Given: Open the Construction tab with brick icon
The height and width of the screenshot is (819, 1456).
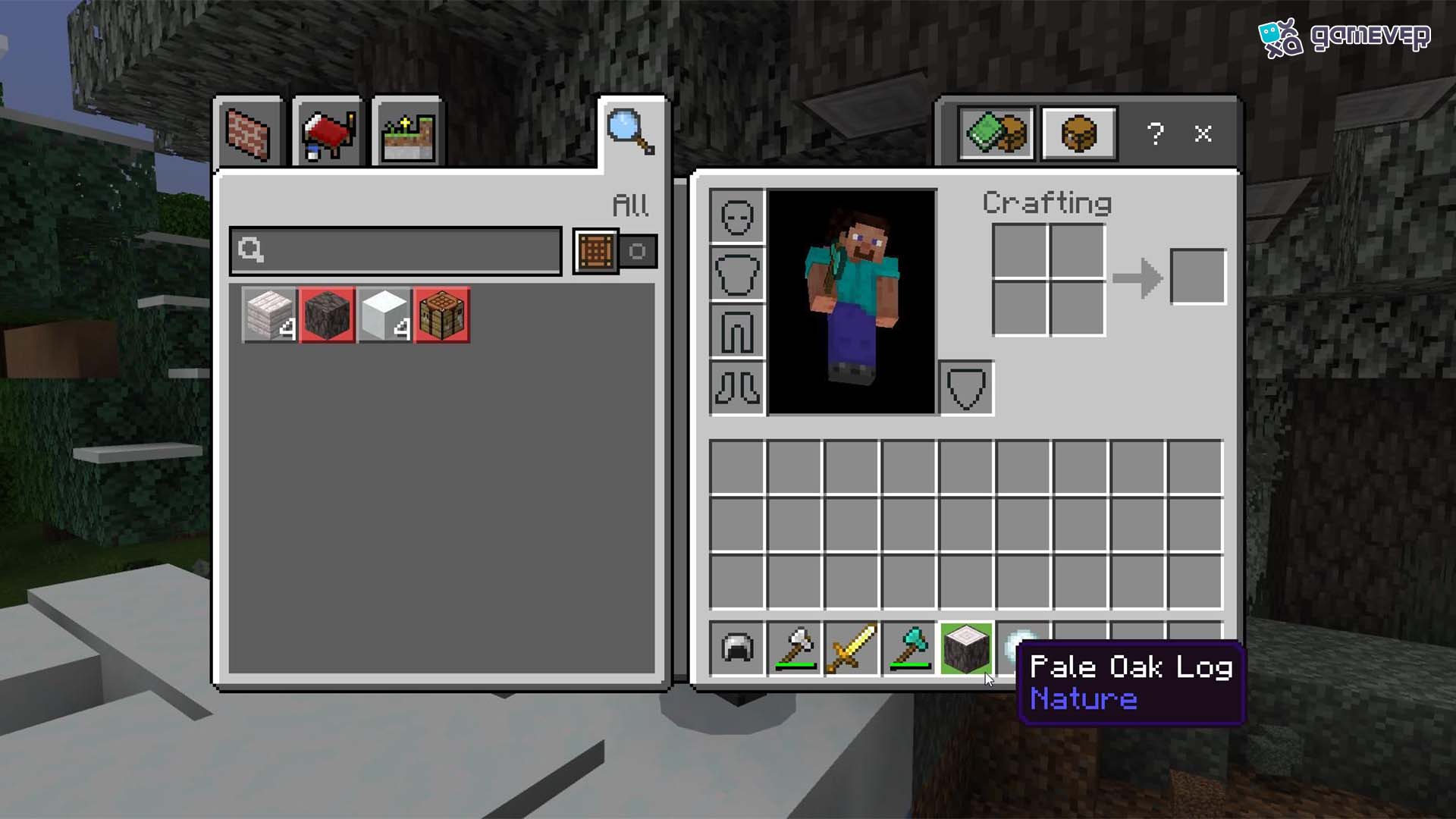Looking at the screenshot, I should pos(249,134).
